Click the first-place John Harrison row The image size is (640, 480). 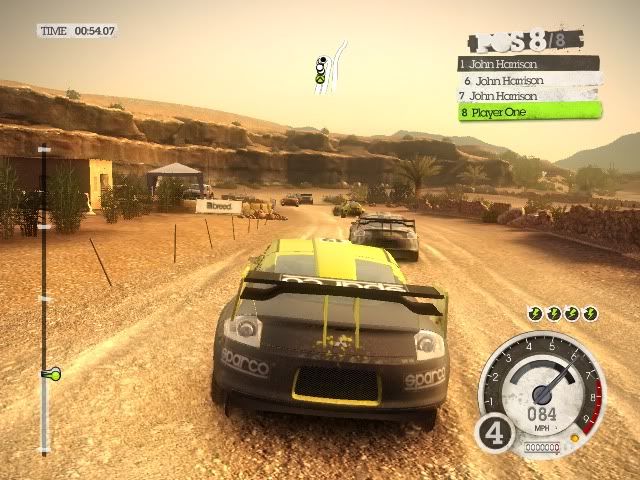coord(528,63)
